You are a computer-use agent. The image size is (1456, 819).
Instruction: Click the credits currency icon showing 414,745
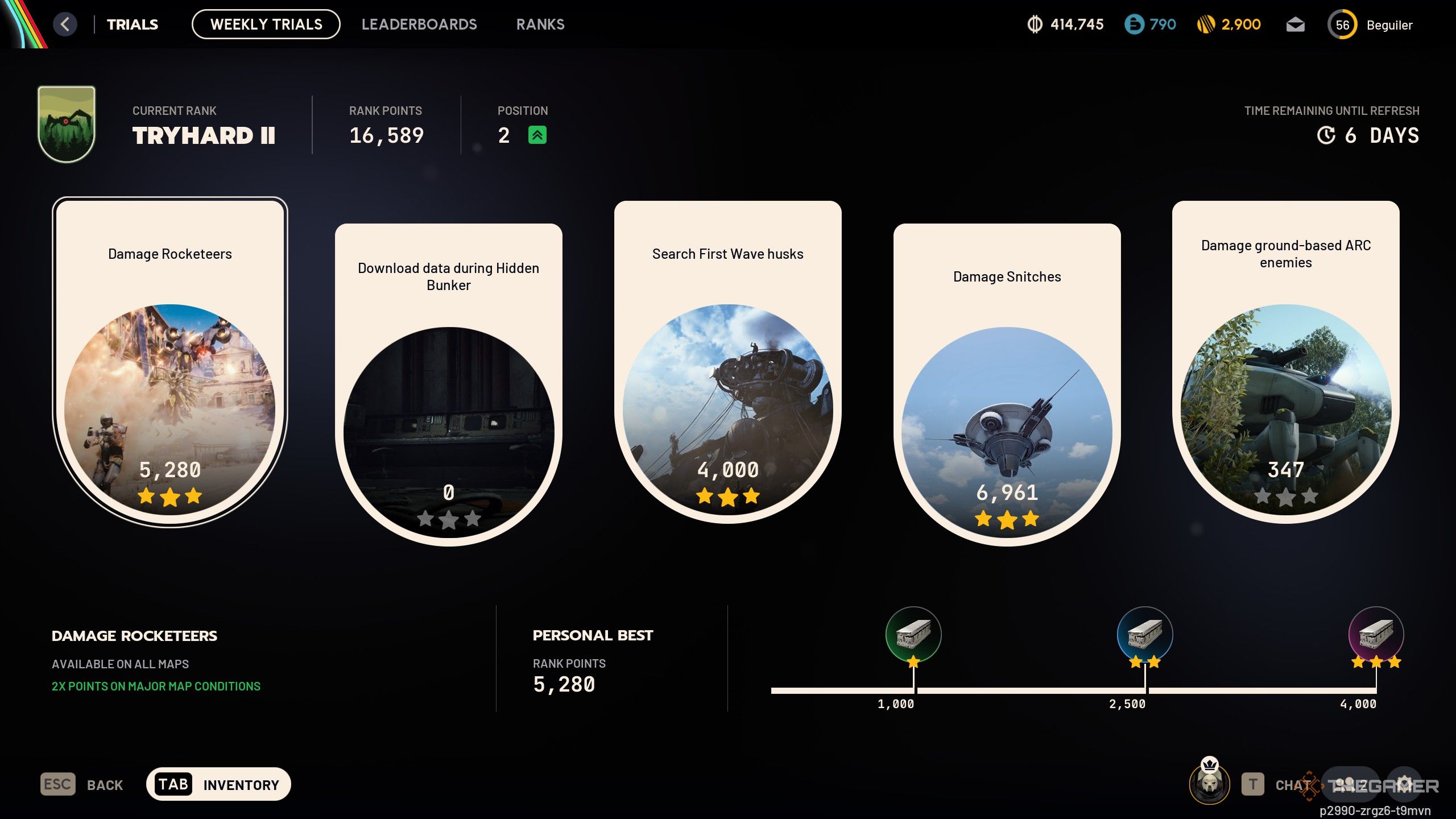click(x=1035, y=24)
